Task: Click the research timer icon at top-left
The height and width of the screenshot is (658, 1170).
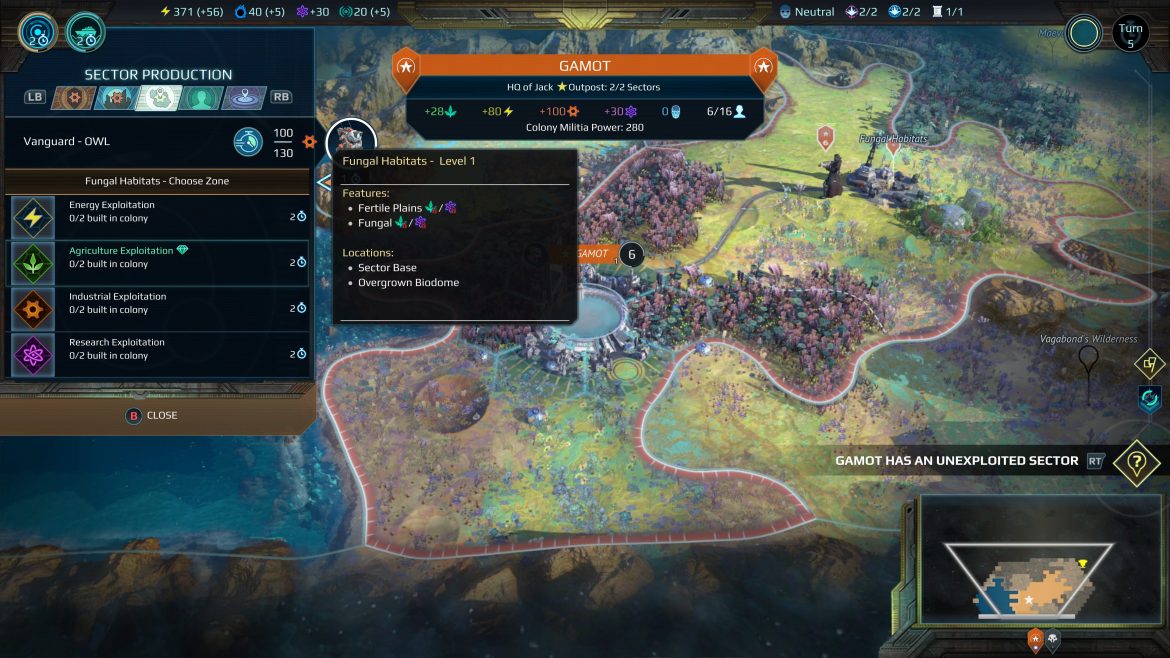Action: pyautogui.click(x=36, y=32)
